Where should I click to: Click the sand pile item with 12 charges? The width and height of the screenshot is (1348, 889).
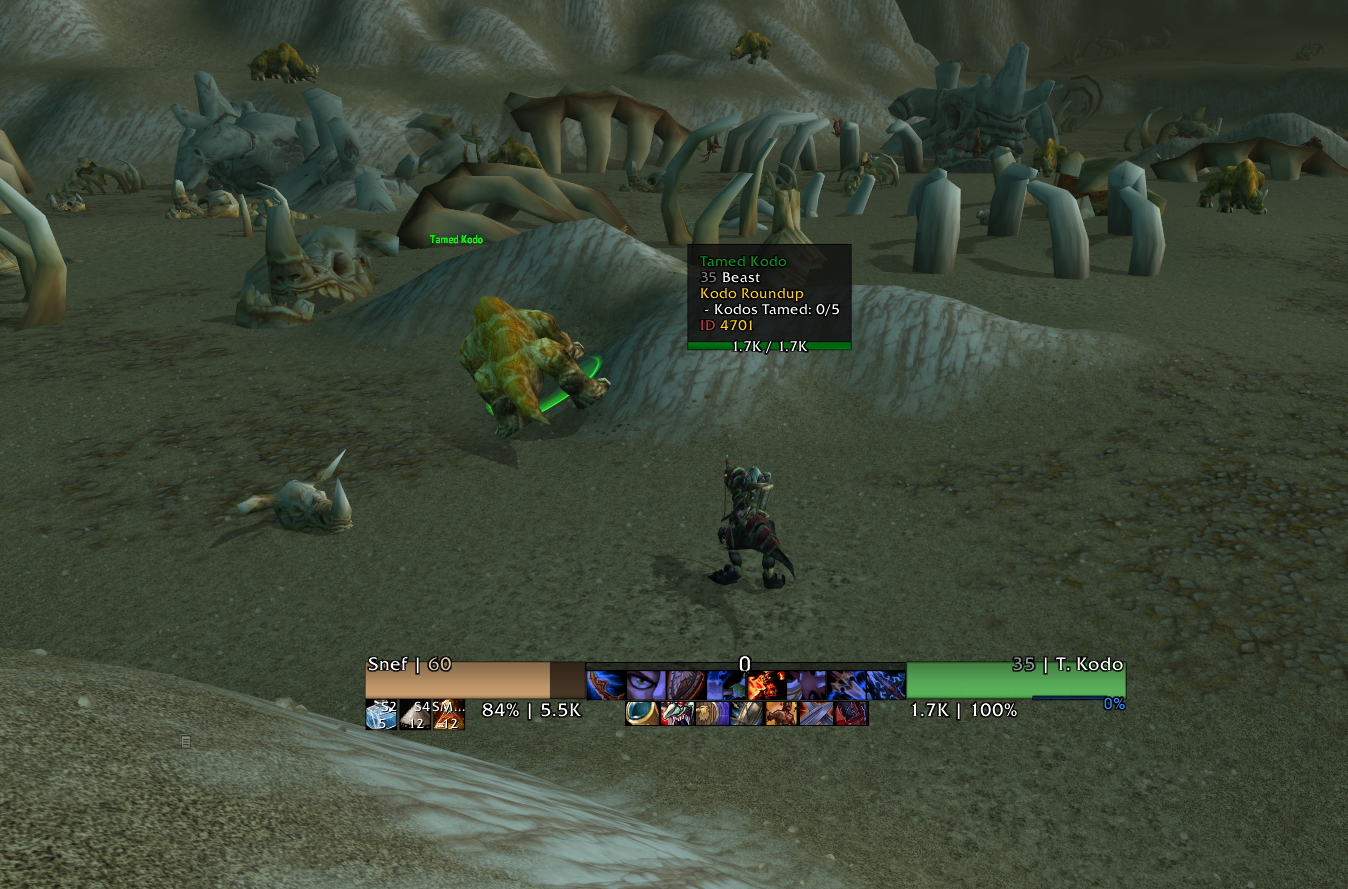tap(415, 714)
